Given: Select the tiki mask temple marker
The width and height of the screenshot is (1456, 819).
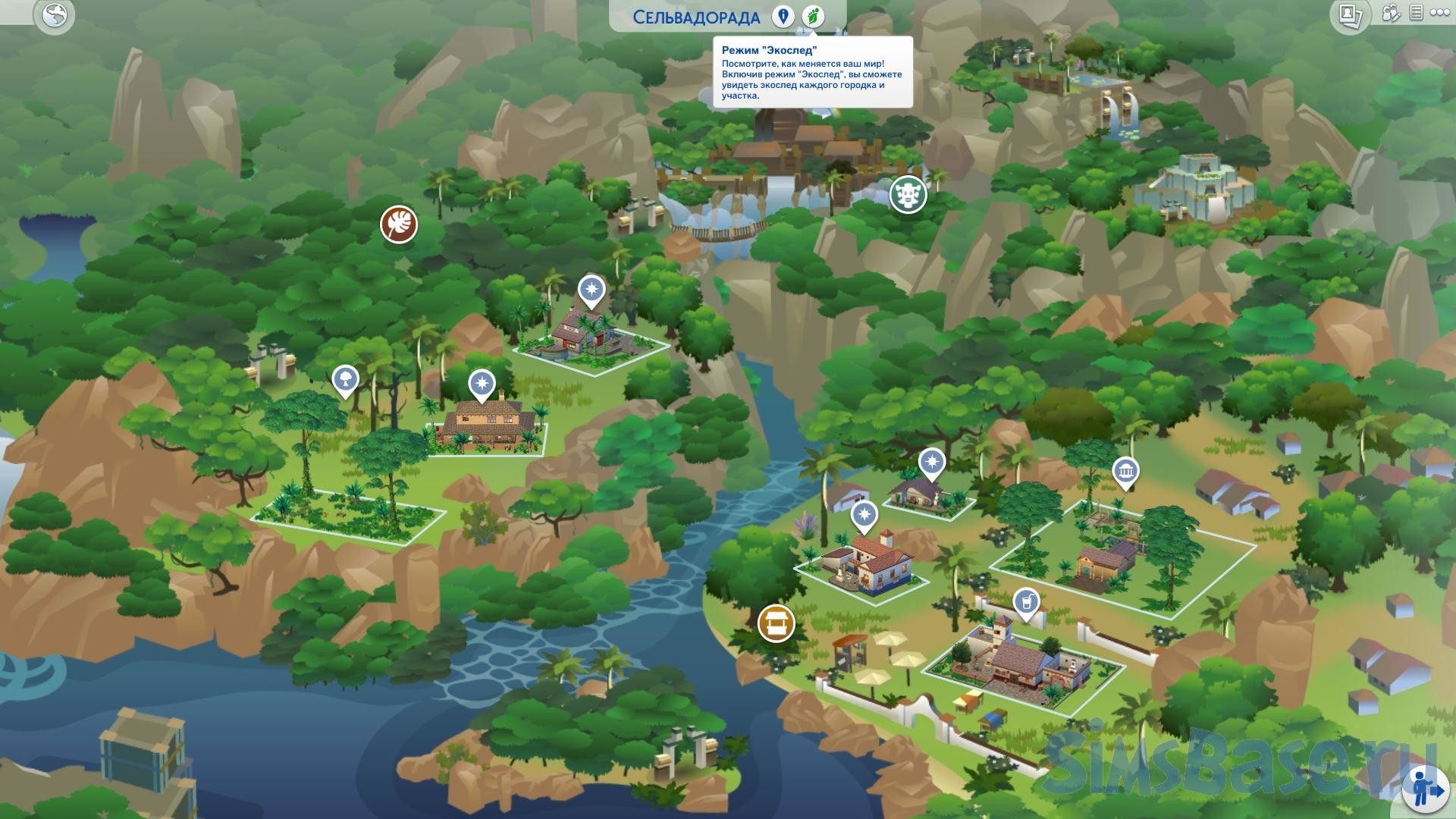Looking at the screenshot, I should click(x=908, y=195).
